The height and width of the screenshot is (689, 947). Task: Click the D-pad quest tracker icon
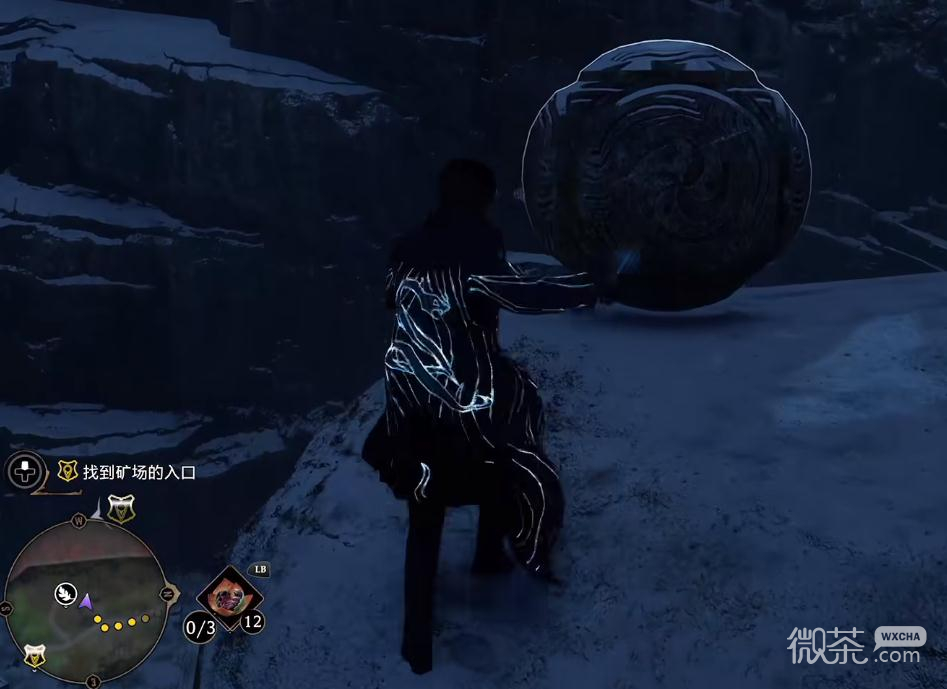25,471
